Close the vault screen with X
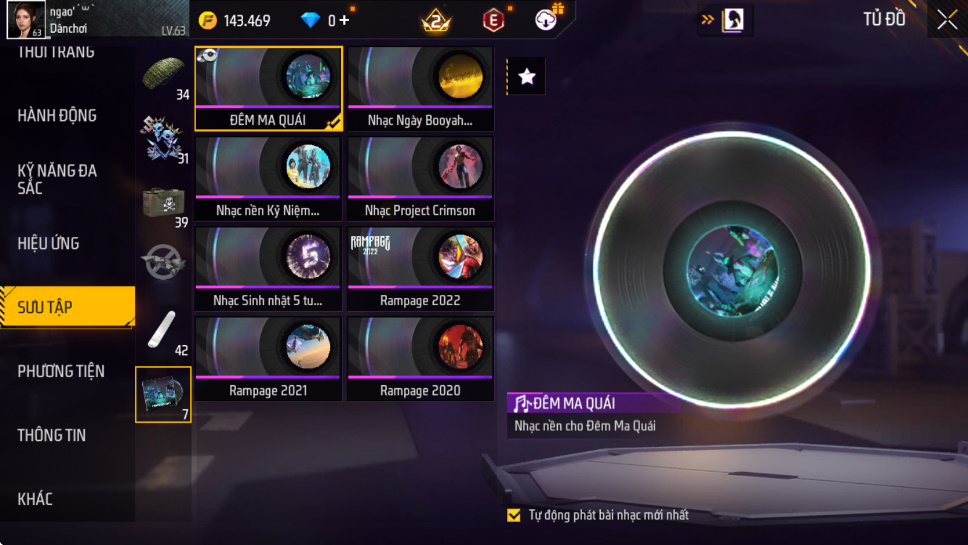This screenshot has height=545, width=968. (x=946, y=20)
